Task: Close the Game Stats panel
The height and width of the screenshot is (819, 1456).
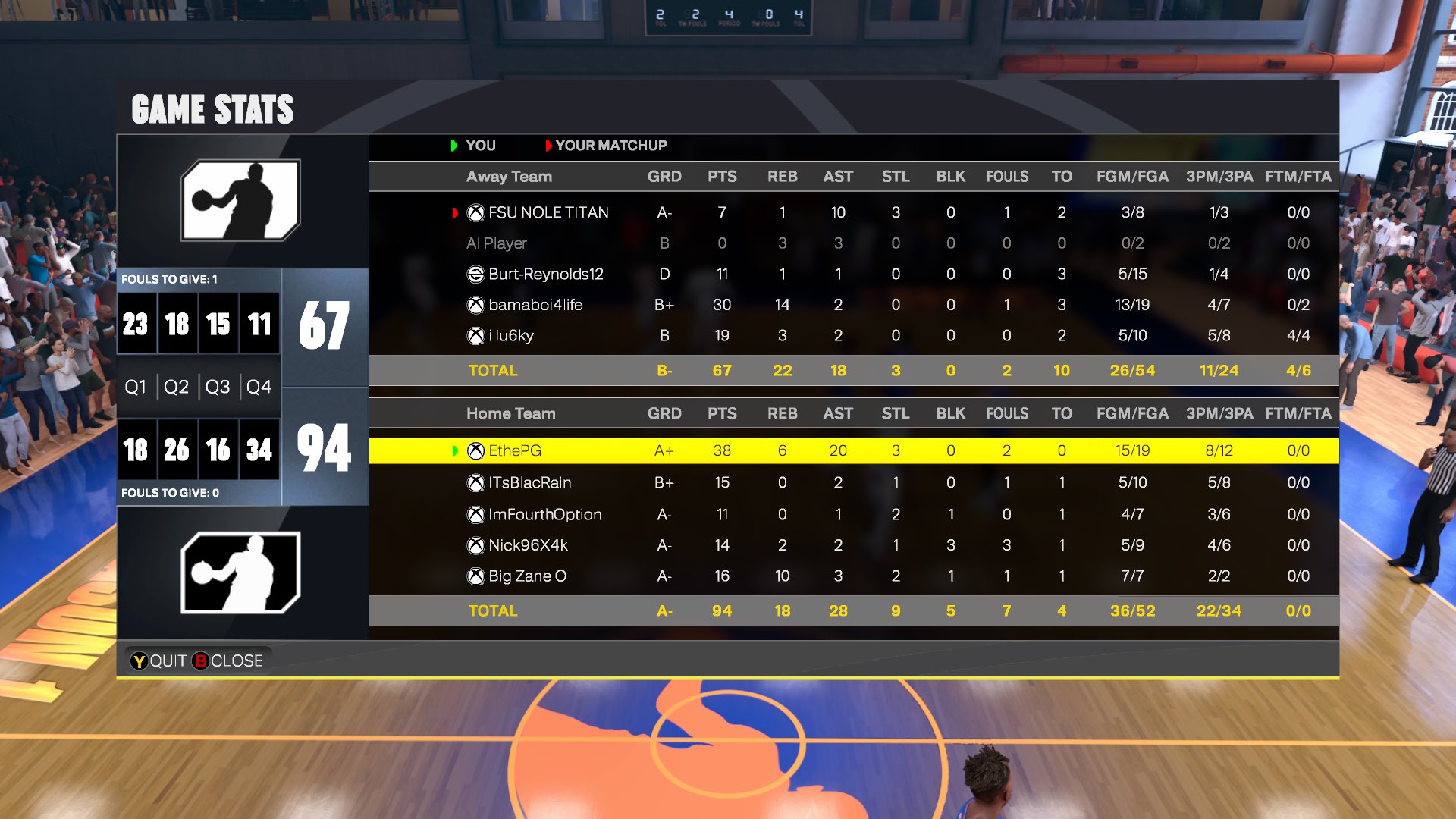Action: pos(228,661)
